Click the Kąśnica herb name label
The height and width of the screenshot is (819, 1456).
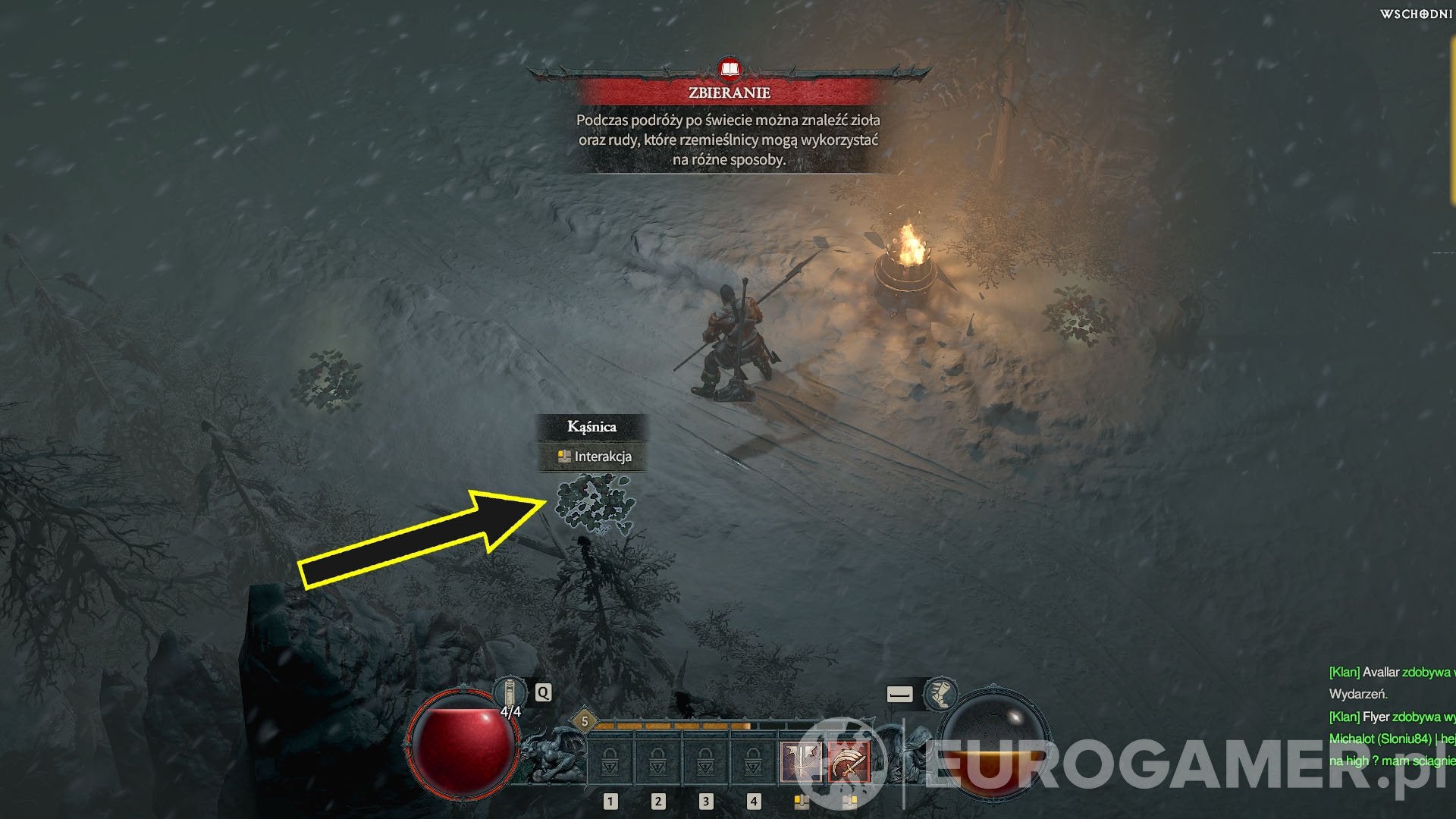(591, 428)
